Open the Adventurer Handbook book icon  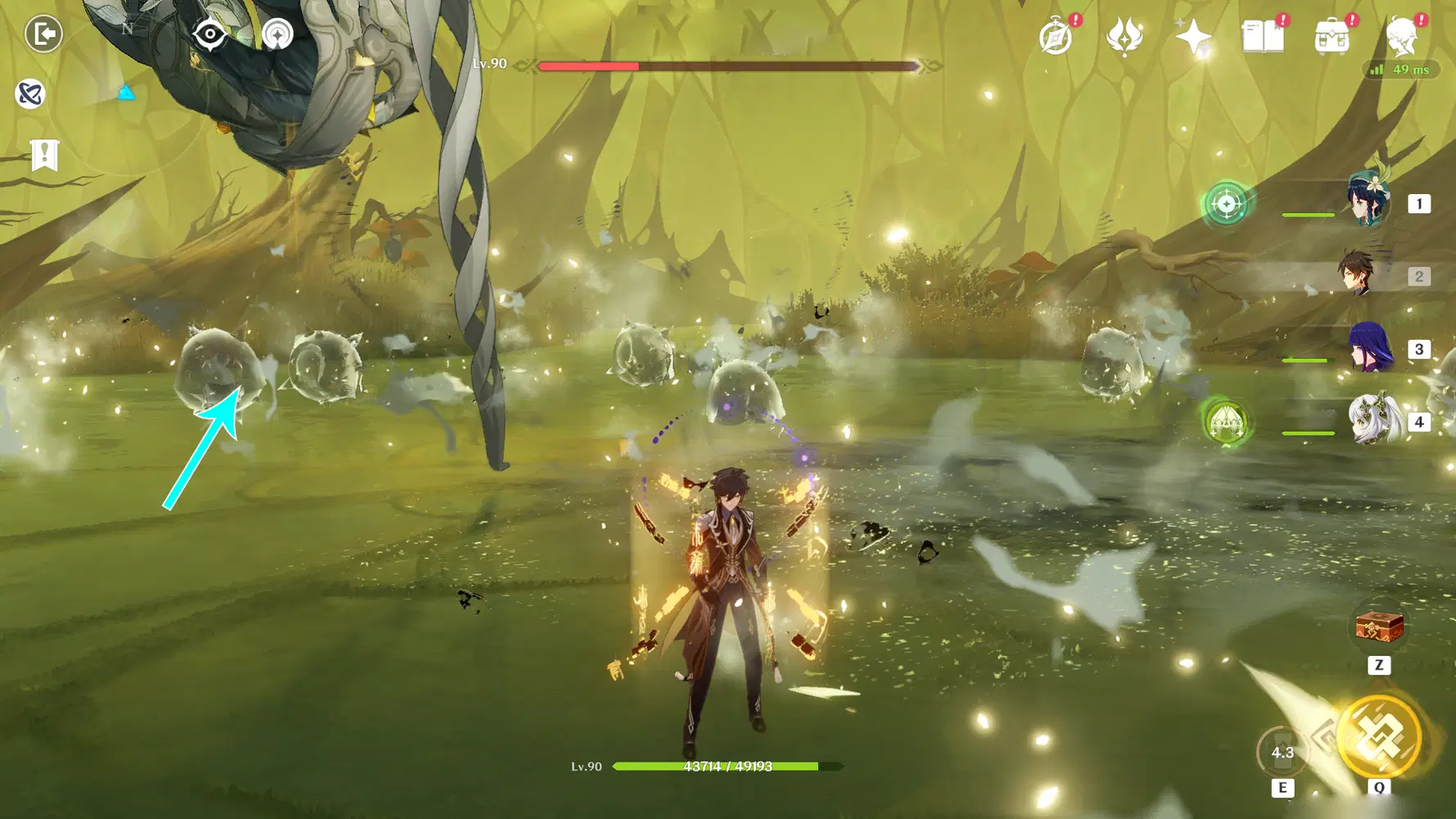(1262, 37)
